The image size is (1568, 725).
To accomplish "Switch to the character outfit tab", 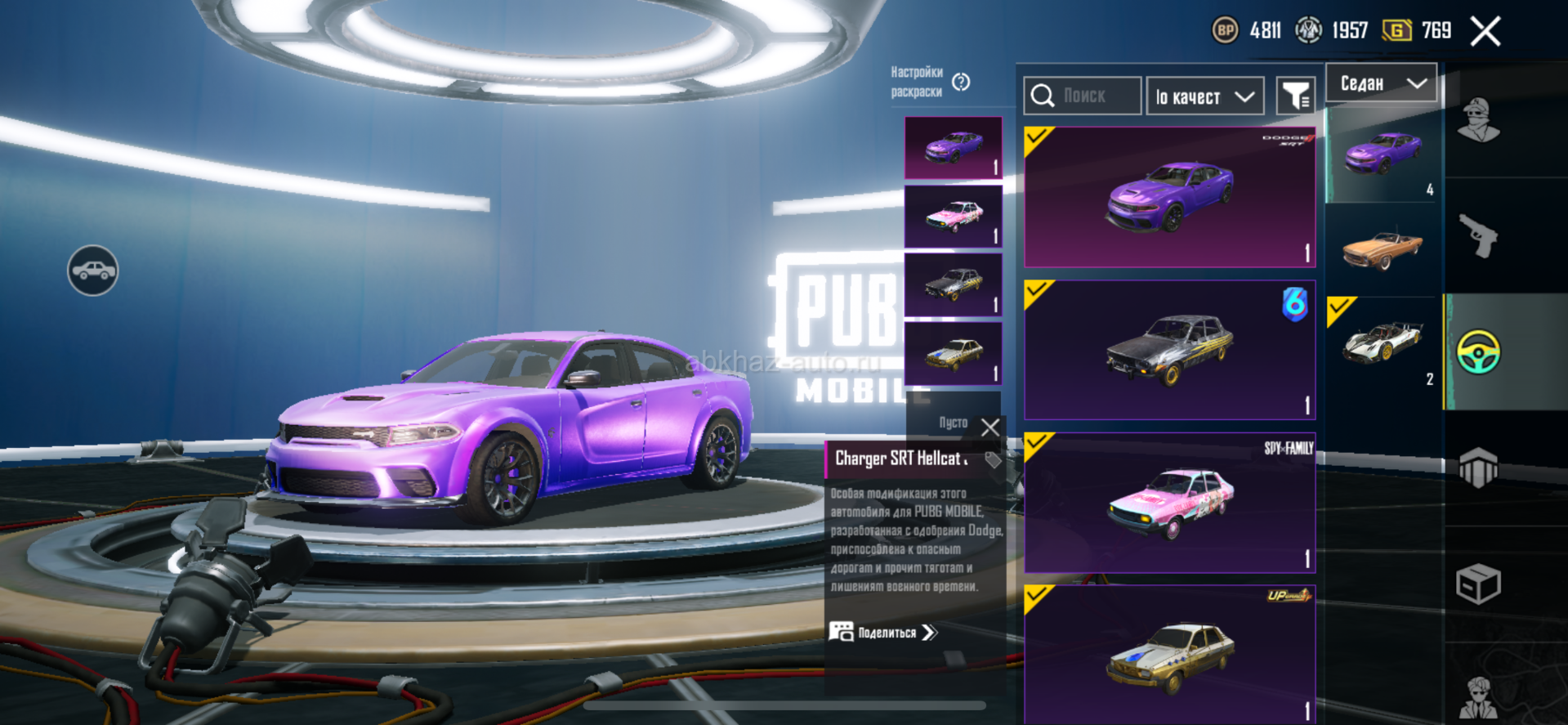I will pos(1479,120).
